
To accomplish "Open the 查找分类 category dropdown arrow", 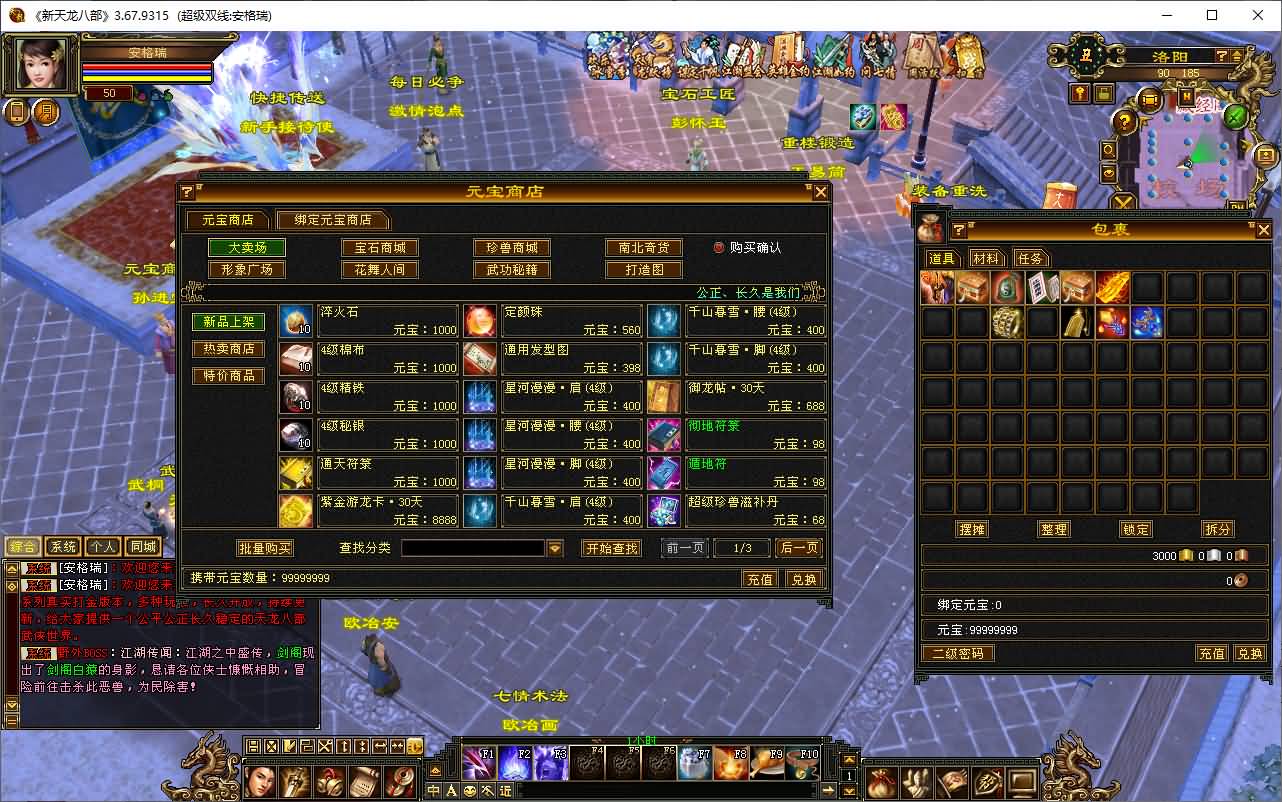I will (x=557, y=547).
